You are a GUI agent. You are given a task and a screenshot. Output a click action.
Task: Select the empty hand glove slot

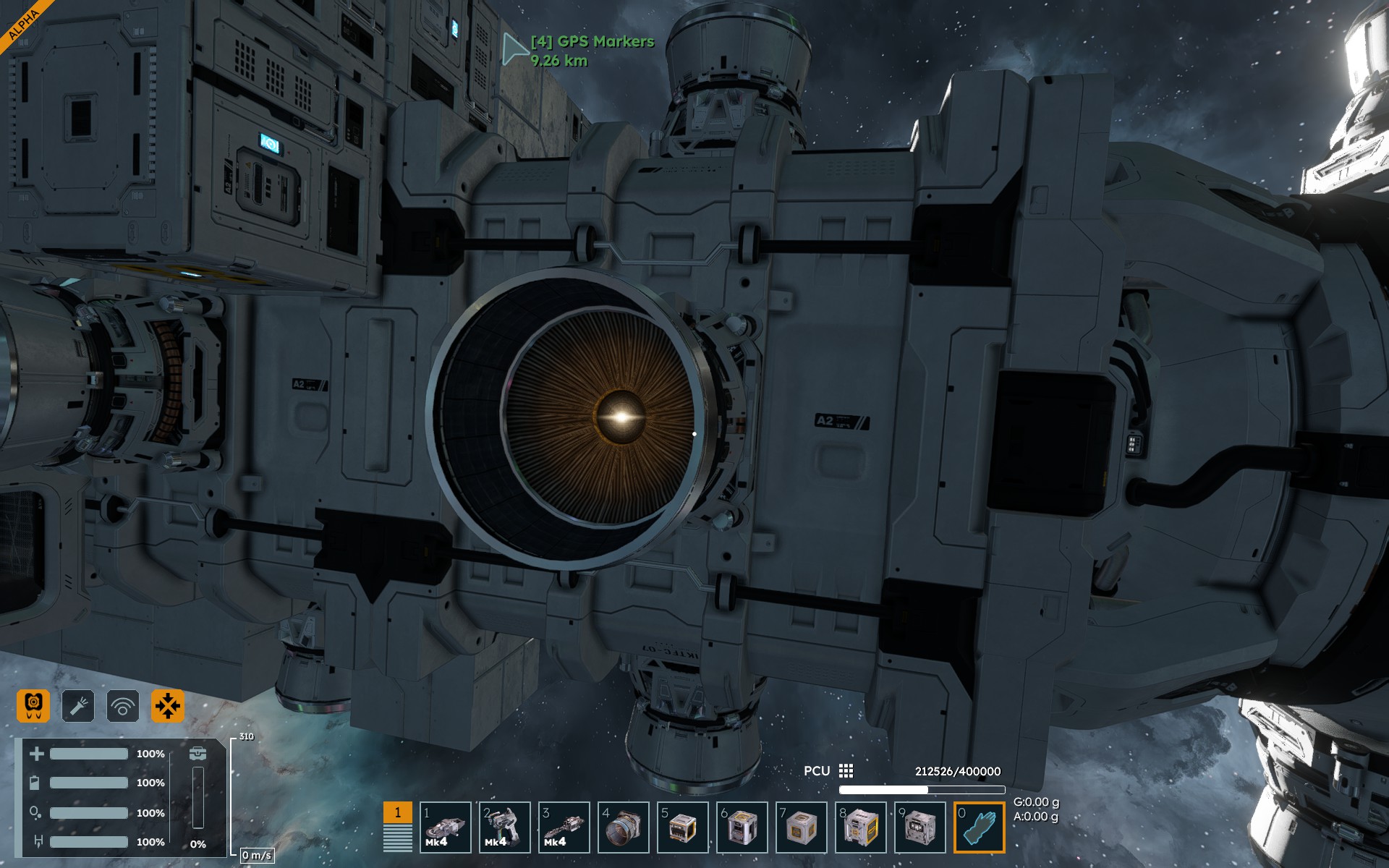pyautogui.click(x=980, y=827)
